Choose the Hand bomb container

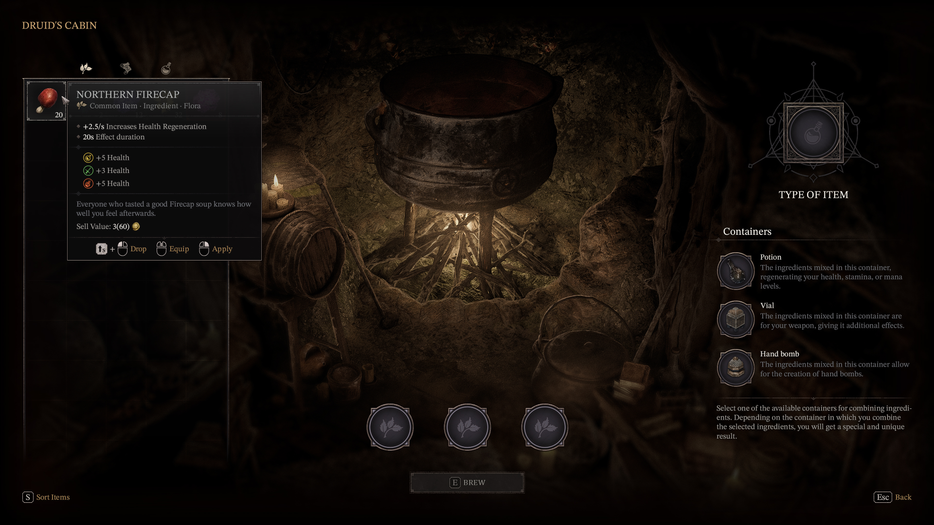[x=736, y=367]
